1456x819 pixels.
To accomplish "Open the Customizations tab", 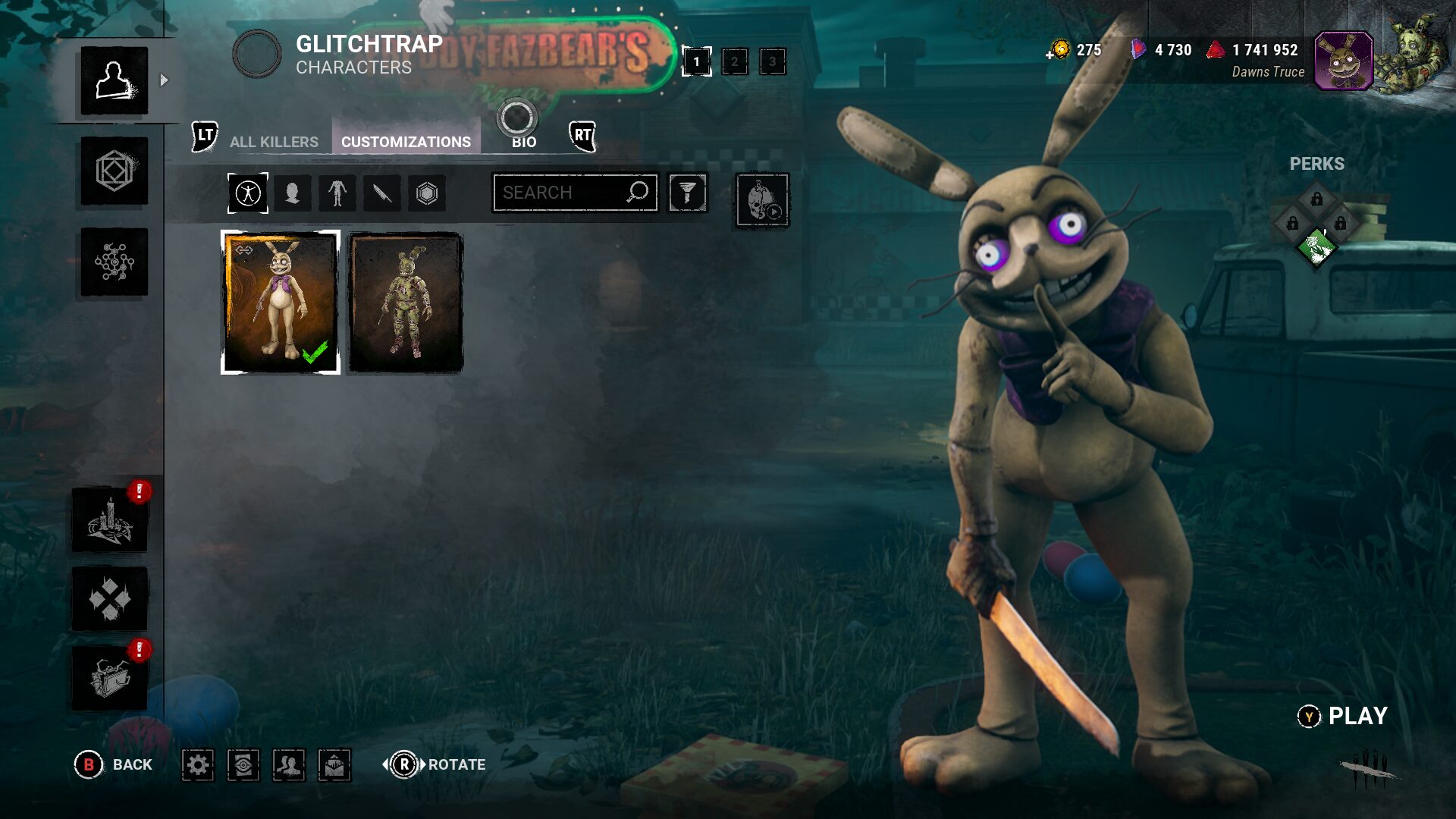I will click(406, 142).
